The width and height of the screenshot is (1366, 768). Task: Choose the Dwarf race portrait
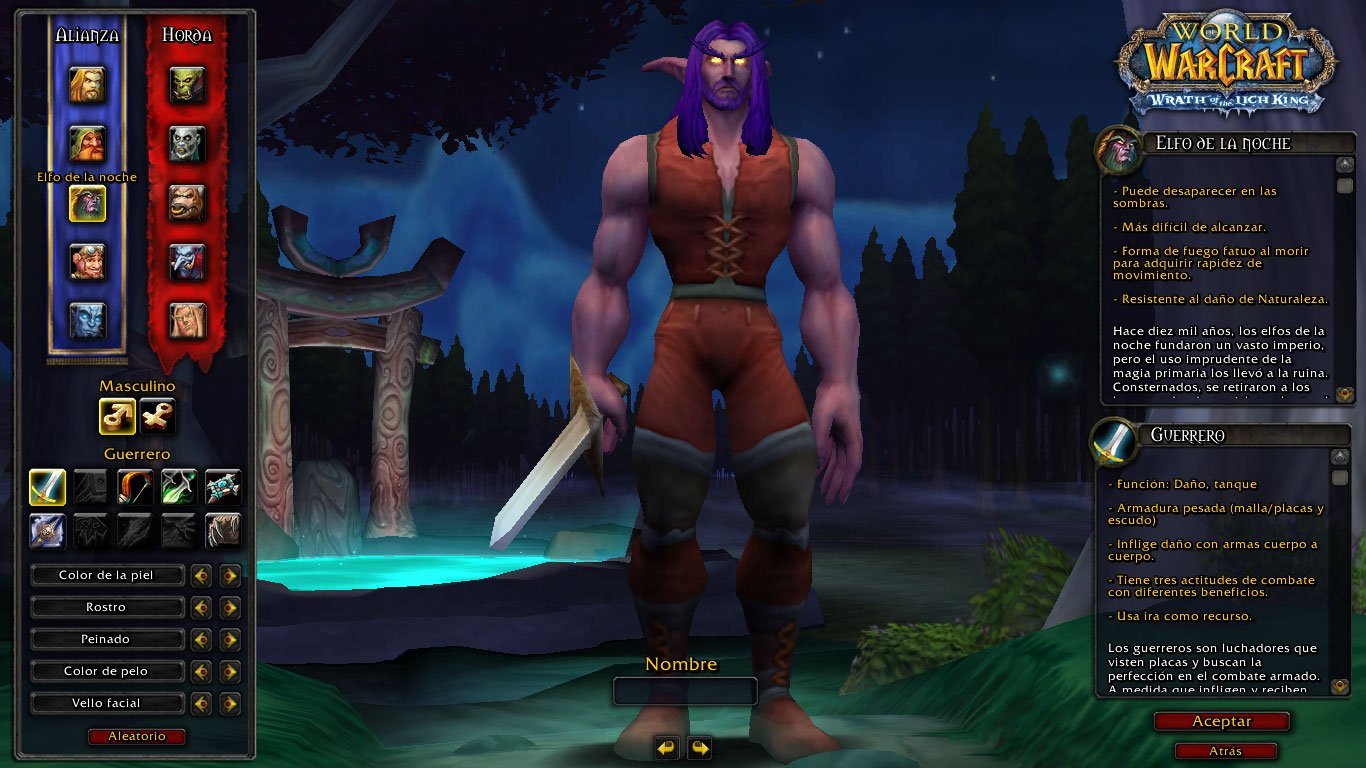[87, 144]
